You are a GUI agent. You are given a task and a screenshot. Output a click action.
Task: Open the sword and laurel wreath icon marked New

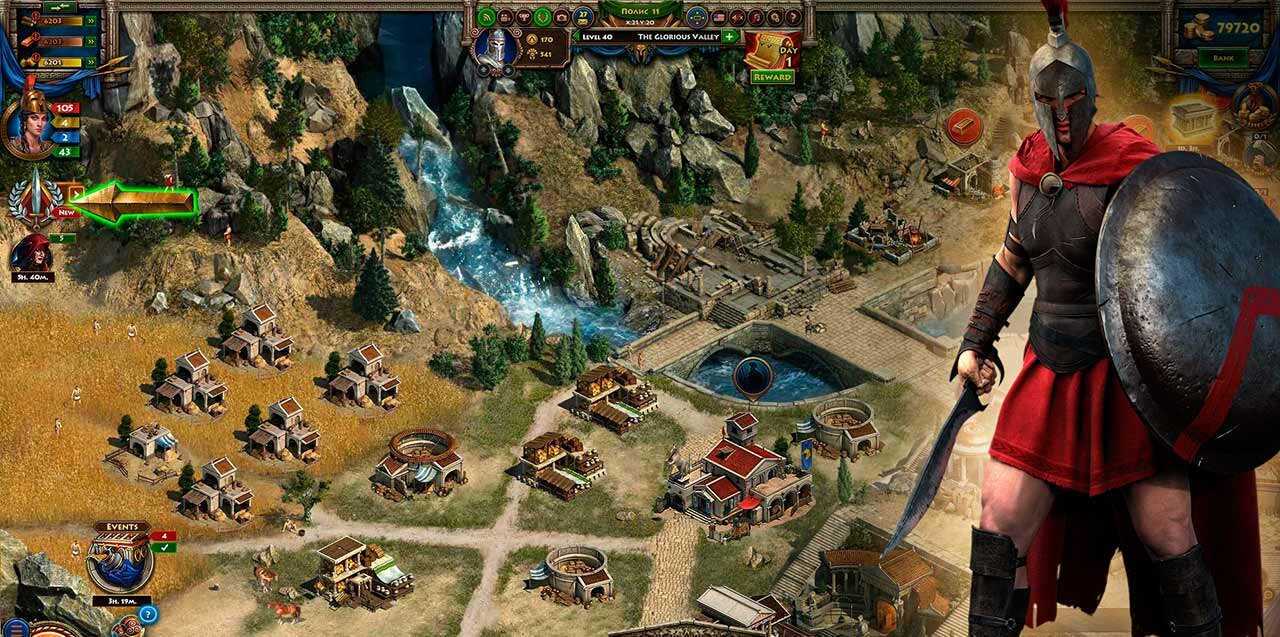34,198
